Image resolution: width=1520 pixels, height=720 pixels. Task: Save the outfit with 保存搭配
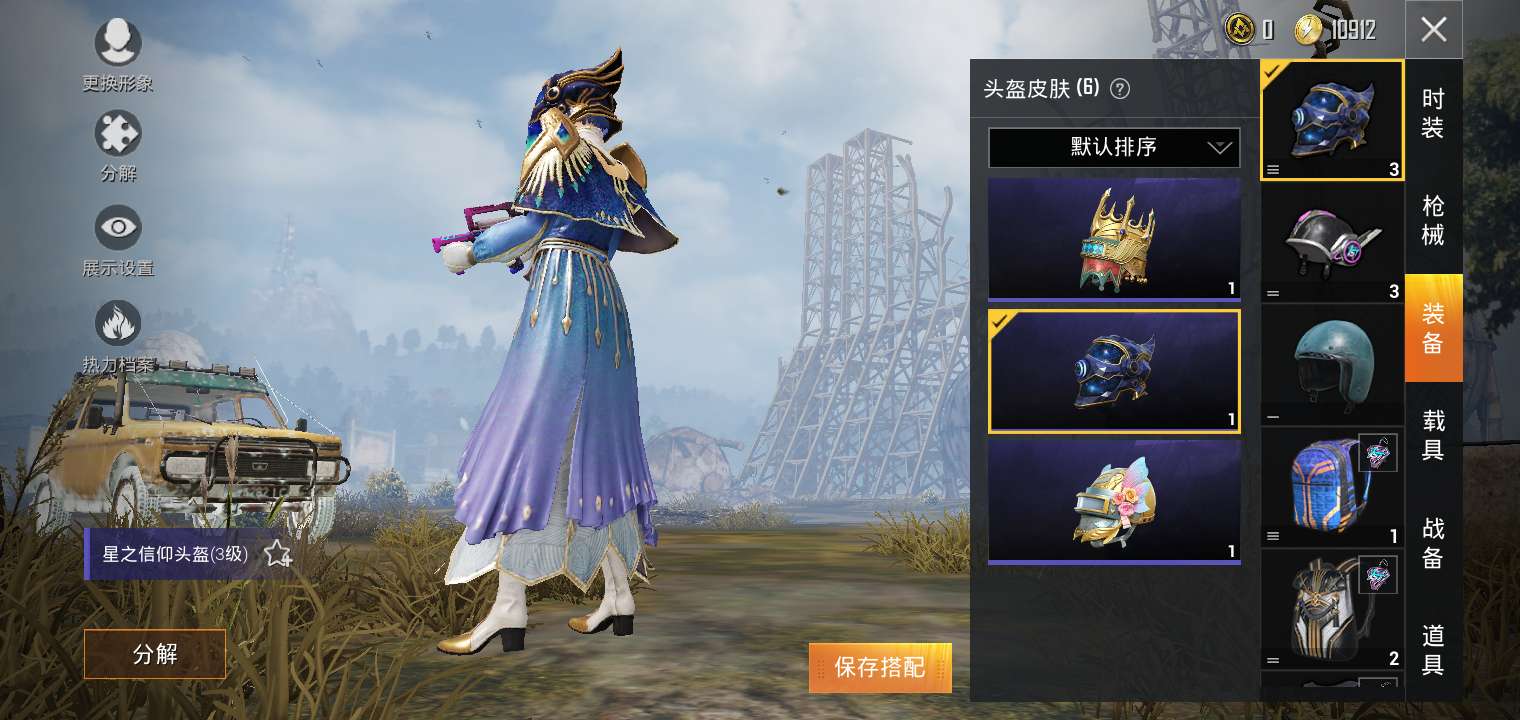(880, 667)
